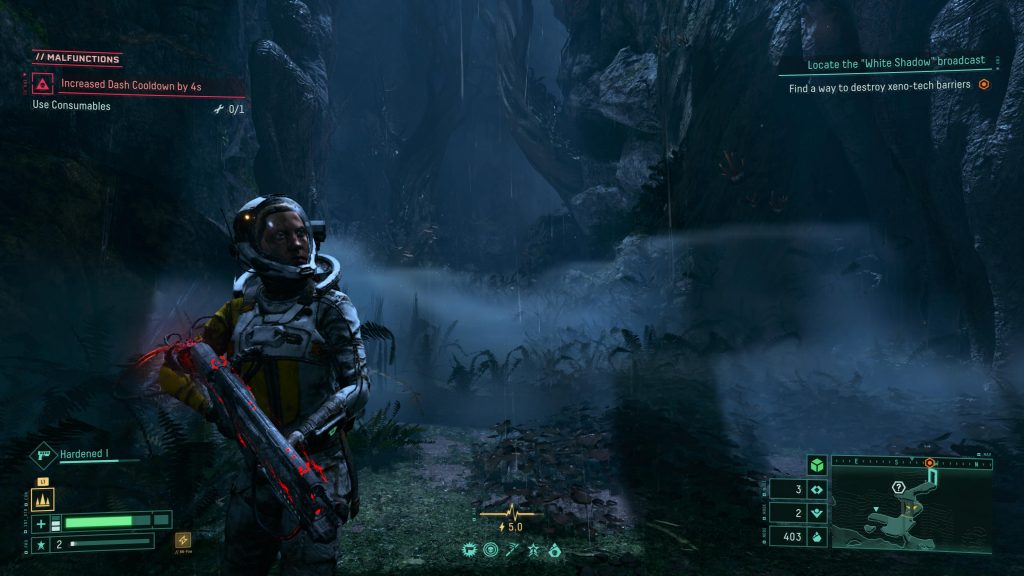
Task: Select the orange objective marker on compass
Action: [930, 463]
